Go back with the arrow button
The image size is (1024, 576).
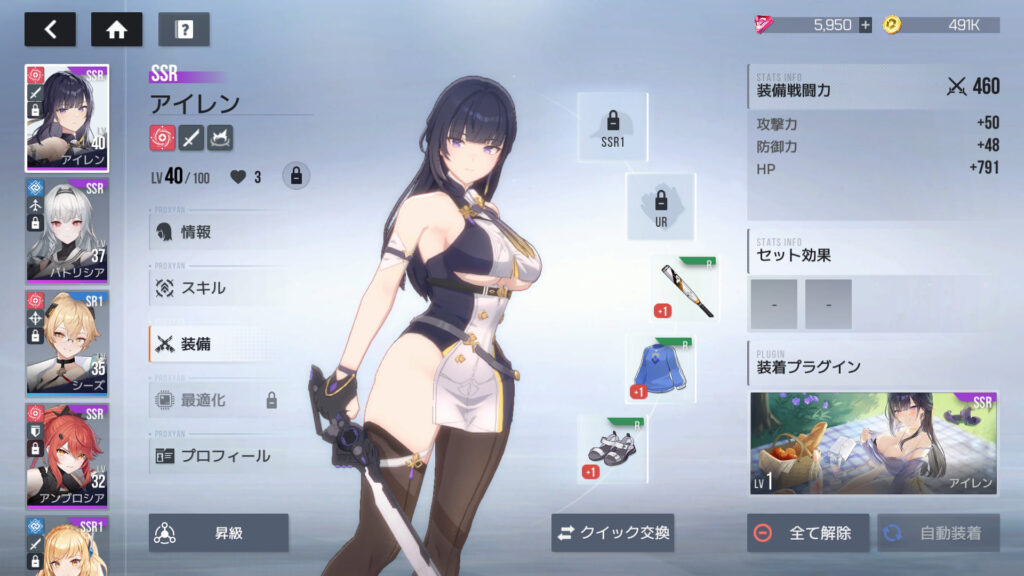click(x=50, y=29)
